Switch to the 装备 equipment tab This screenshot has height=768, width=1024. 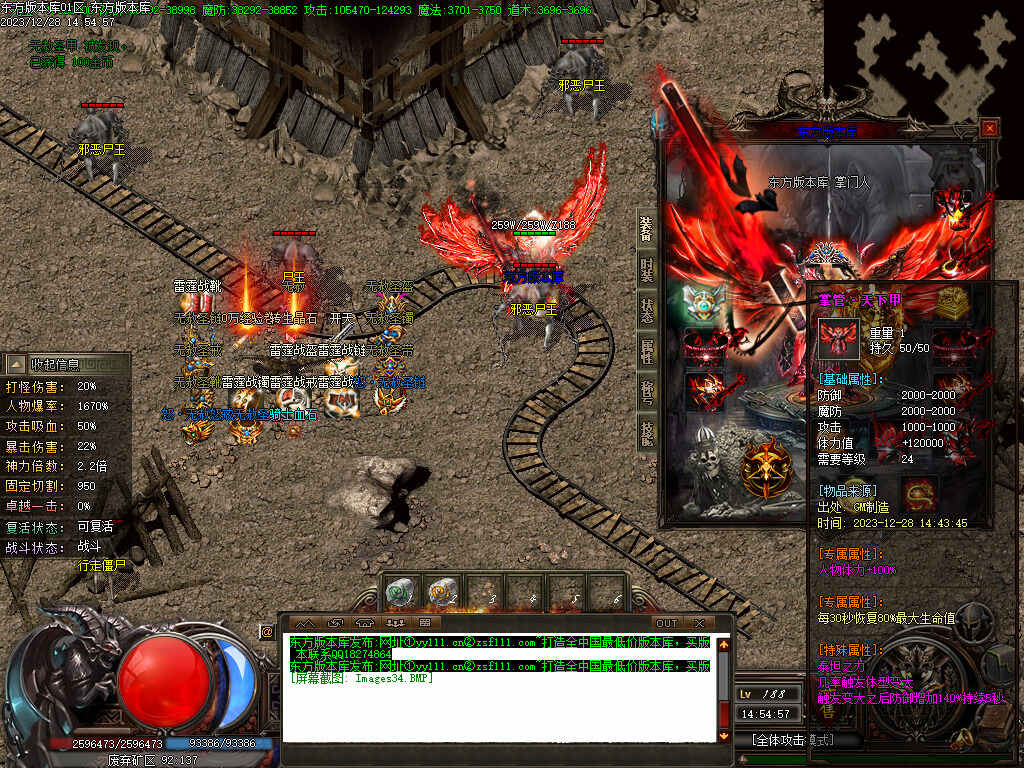coord(647,229)
